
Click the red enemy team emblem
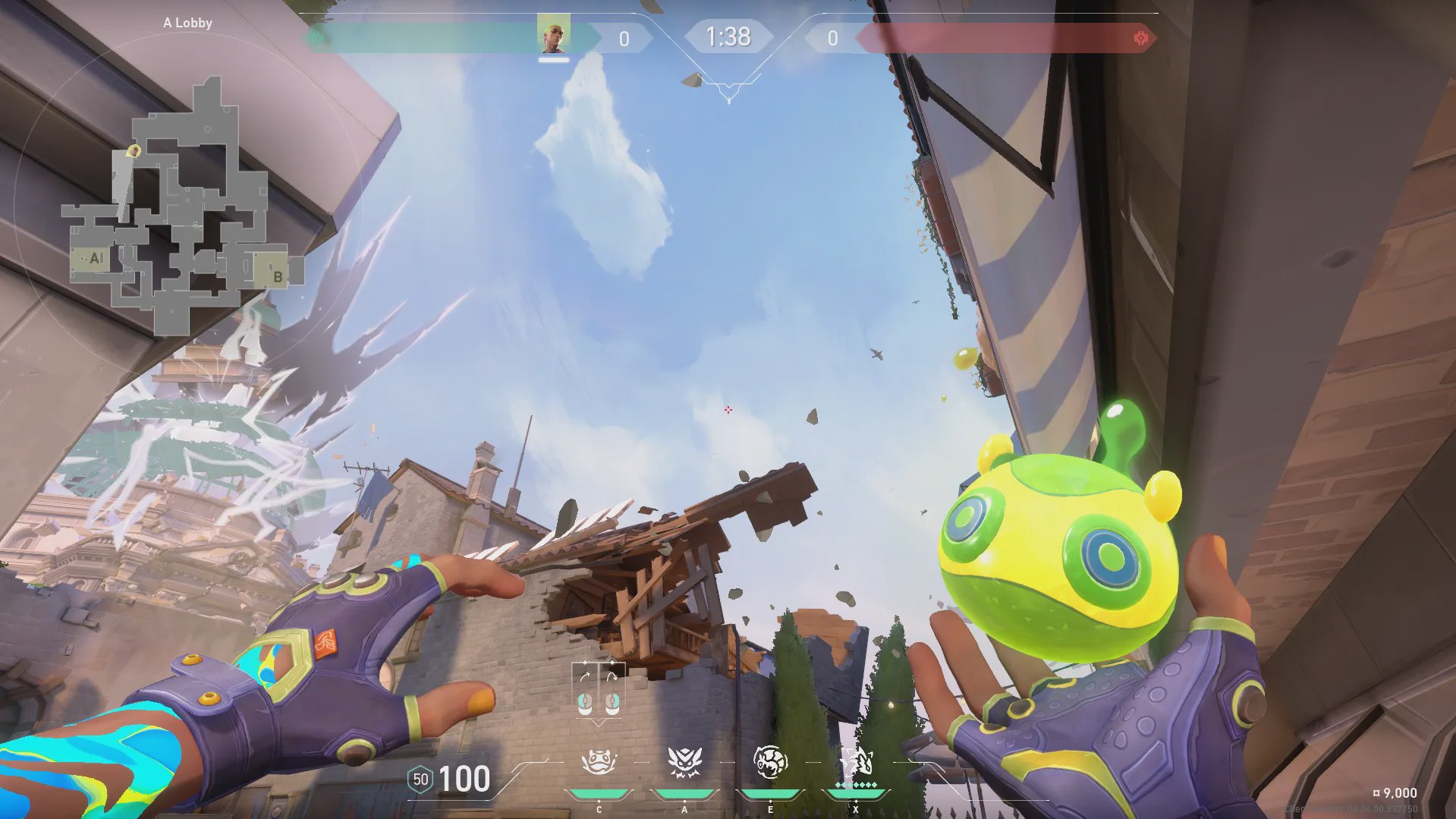point(1140,38)
